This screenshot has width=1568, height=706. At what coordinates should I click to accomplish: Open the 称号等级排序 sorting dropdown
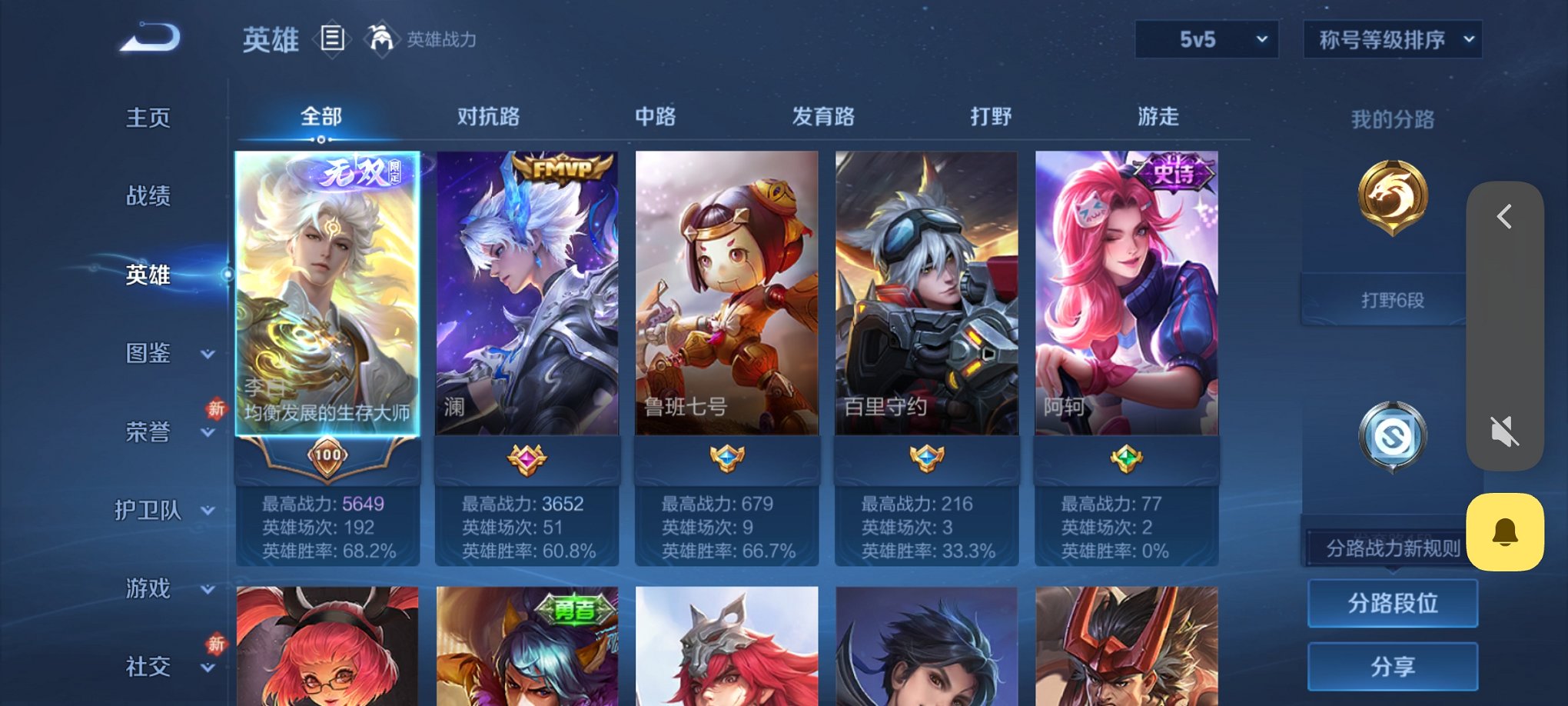1392,38
